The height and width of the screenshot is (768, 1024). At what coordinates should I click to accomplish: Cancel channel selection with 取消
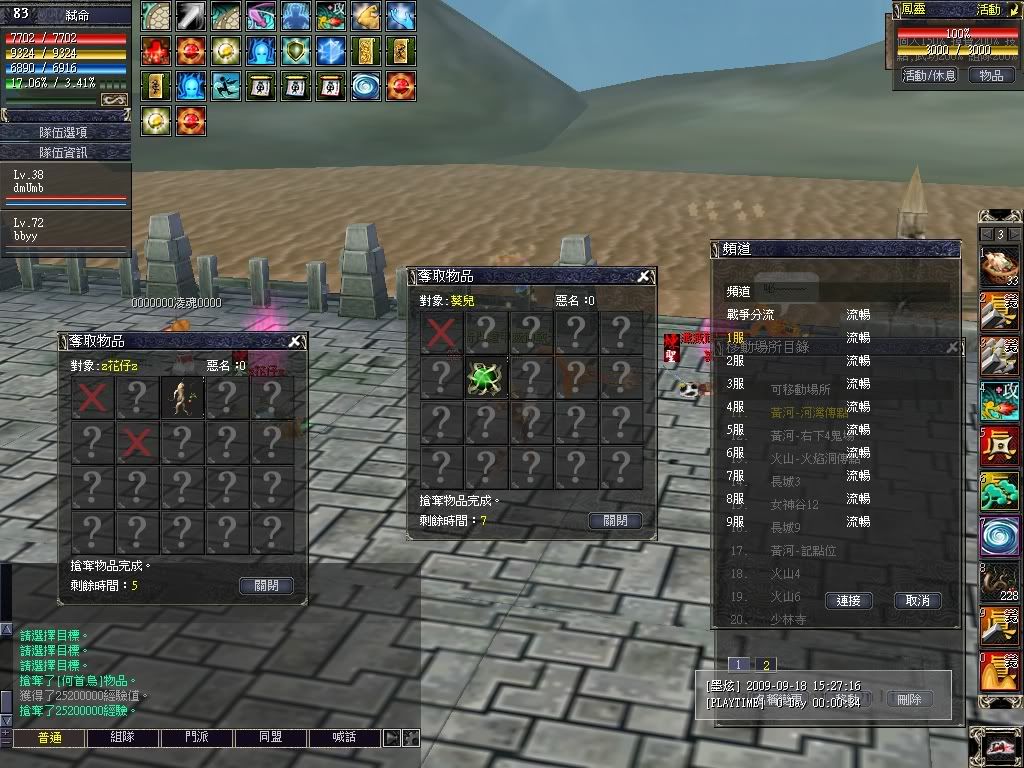click(x=917, y=600)
